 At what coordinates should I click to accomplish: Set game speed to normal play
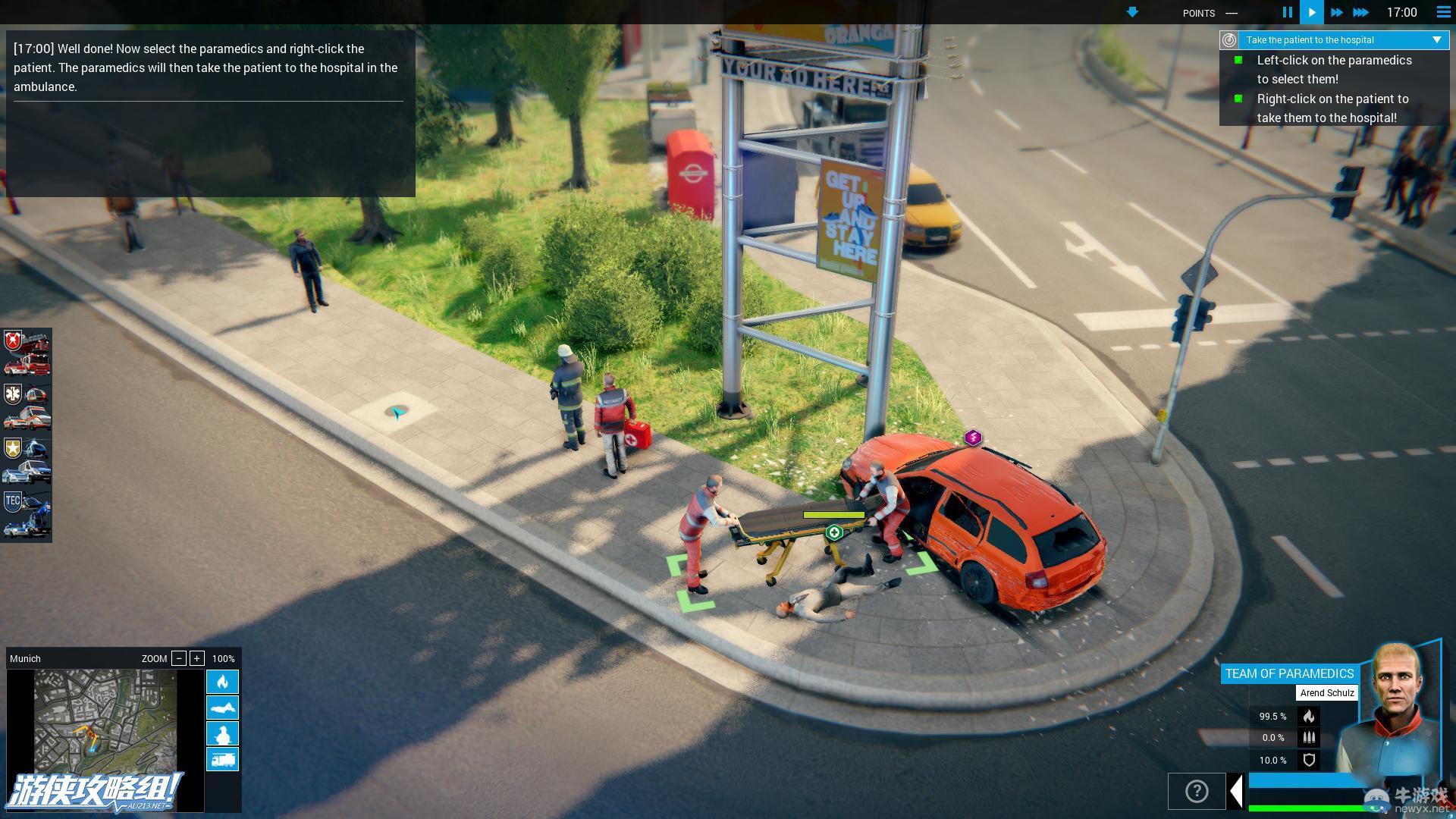(1311, 12)
